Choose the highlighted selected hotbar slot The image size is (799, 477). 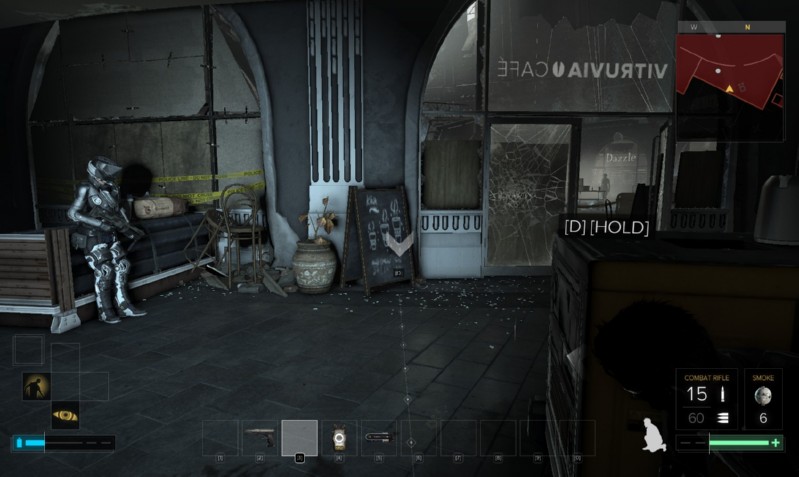pyautogui.click(x=299, y=437)
